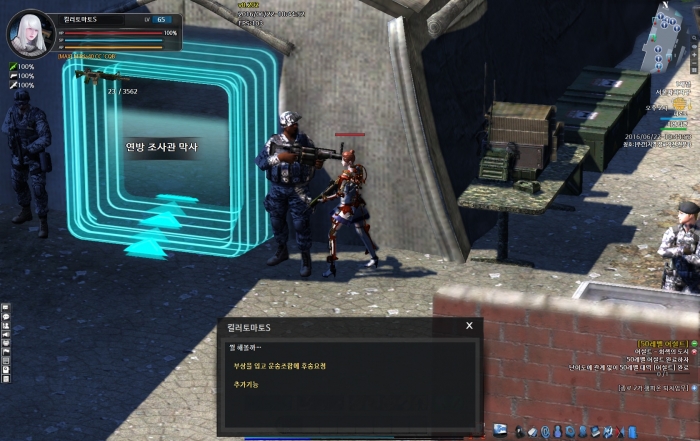Click the blue @ symbol menu icon
Image resolution: width=700 pixels, height=441 pixels.
[545, 431]
